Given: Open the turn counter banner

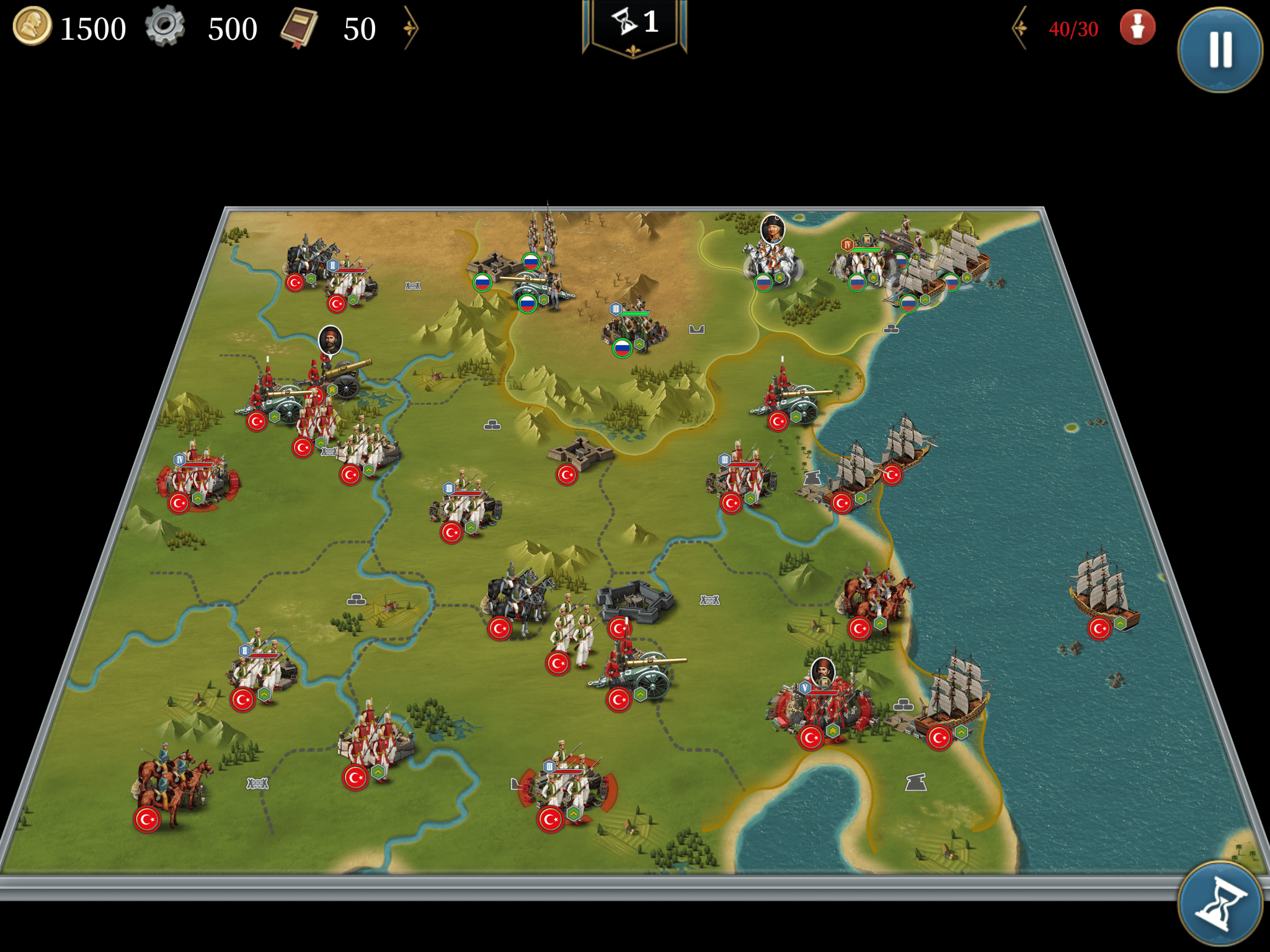Looking at the screenshot, I should point(634,26).
